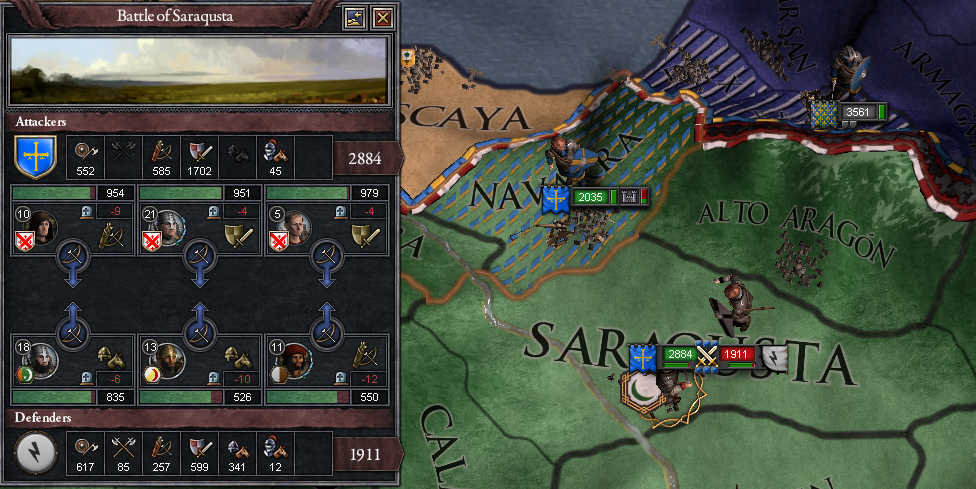This screenshot has height=489, width=976.
Task: Click the crossed swords battle marker on the map
Action: [707, 356]
